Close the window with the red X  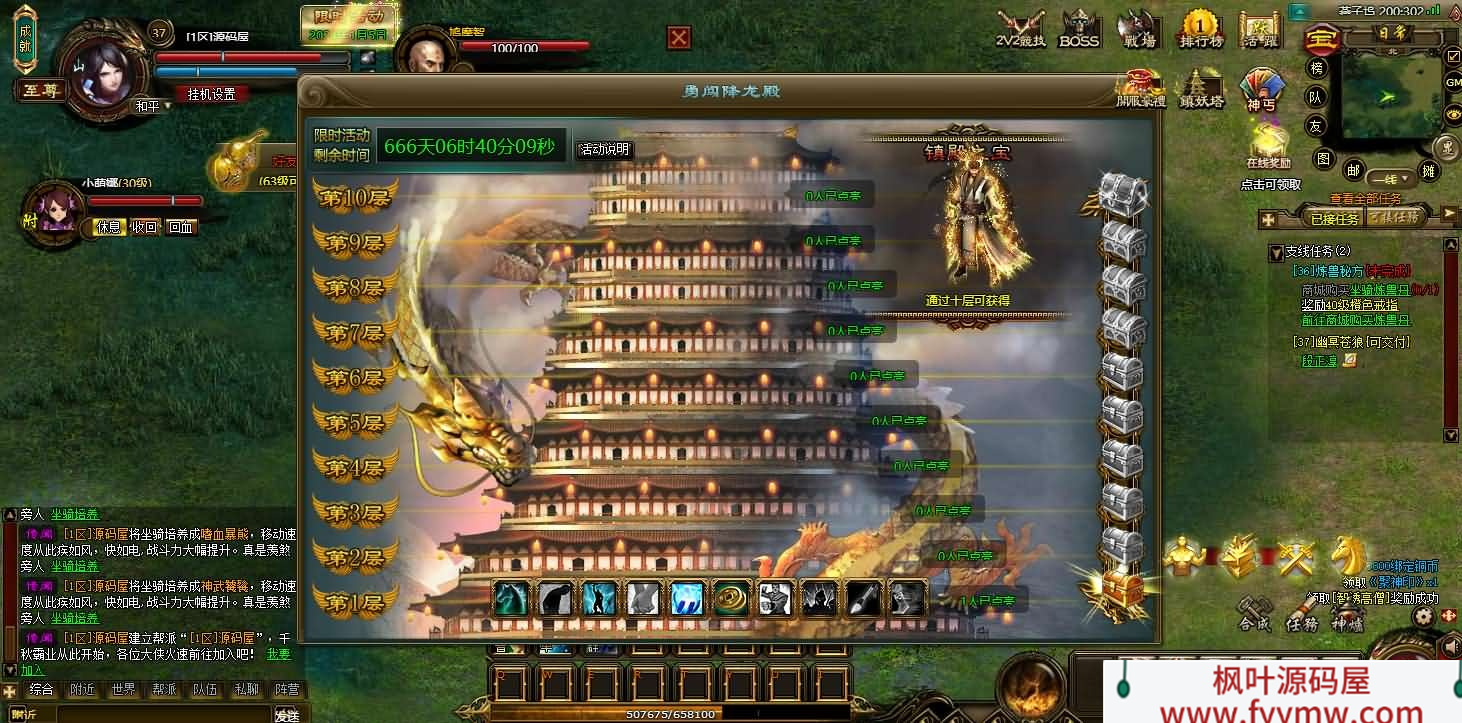tap(679, 38)
